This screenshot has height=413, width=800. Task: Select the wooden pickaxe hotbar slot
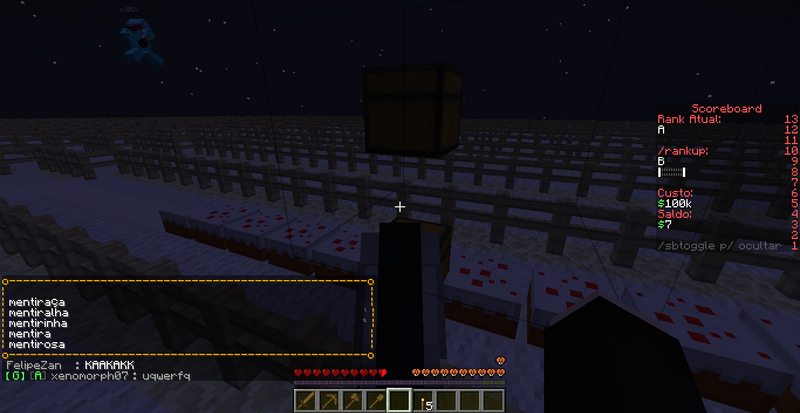click(331, 401)
